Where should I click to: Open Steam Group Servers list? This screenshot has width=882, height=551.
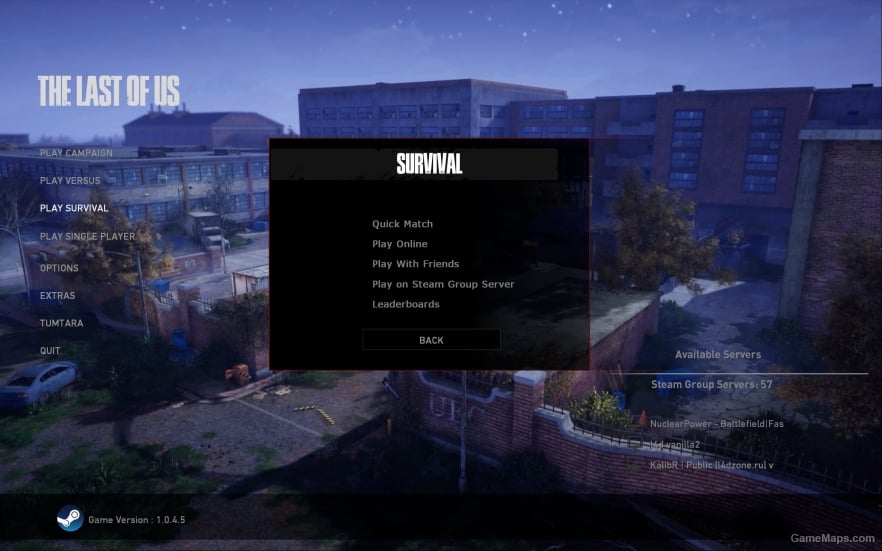pos(712,384)
